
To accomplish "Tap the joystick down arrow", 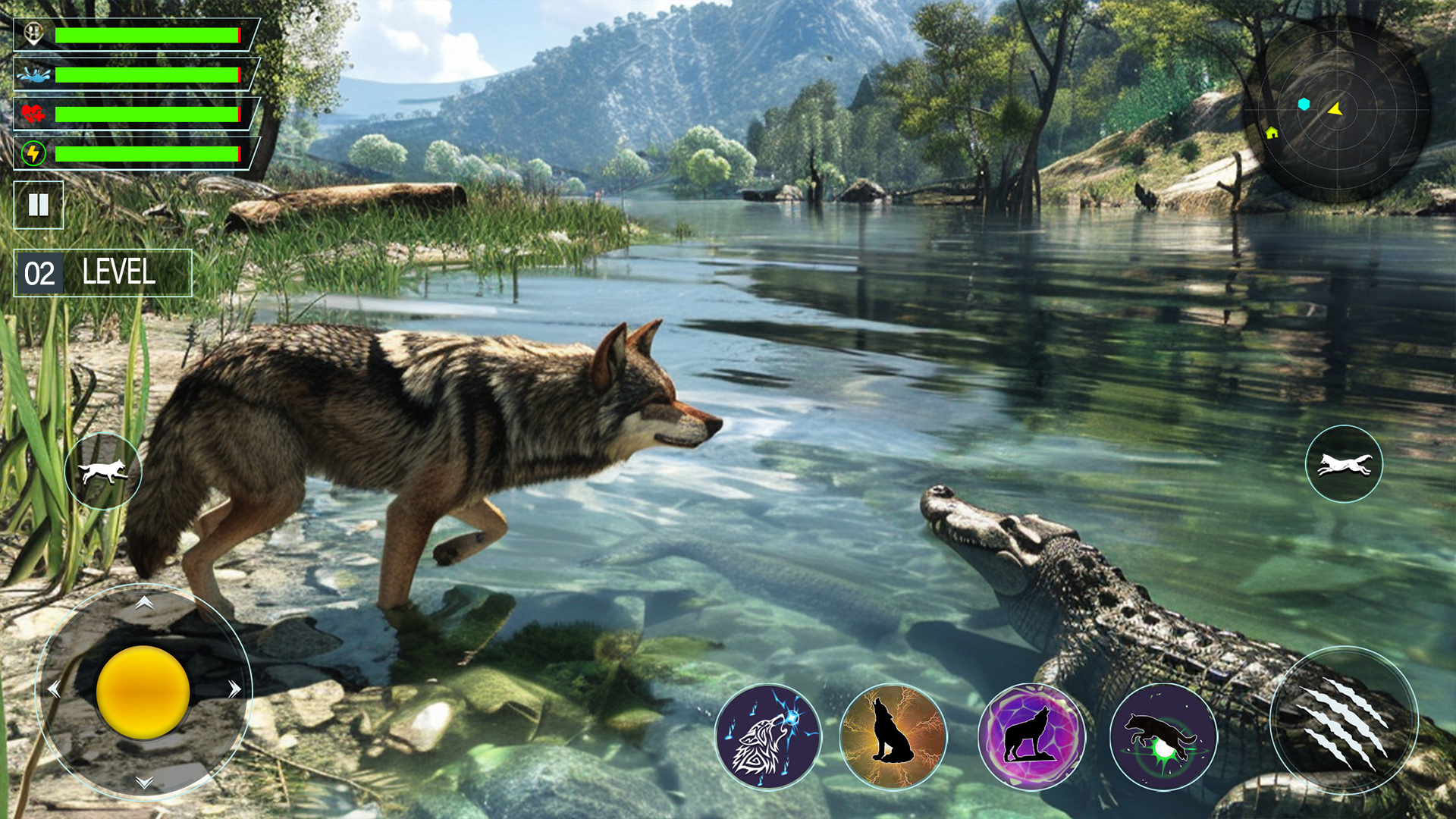I will [144, 782].
